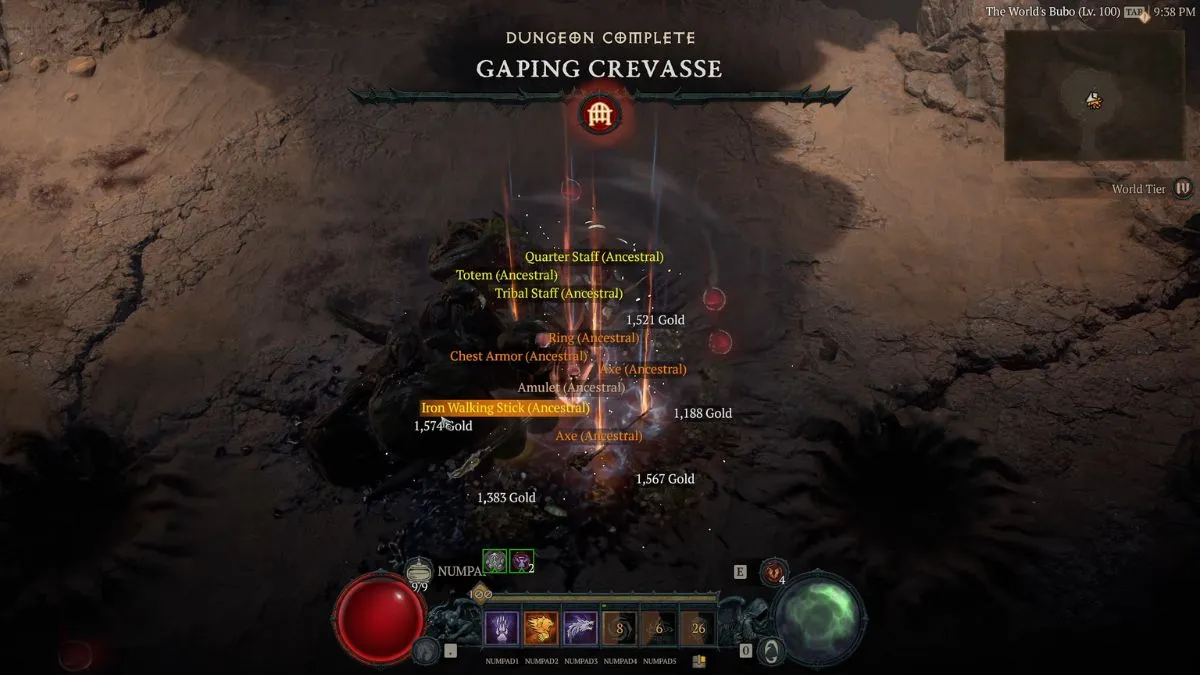
Task: Activate the purple paw claw skill
Action: [502, 628]
